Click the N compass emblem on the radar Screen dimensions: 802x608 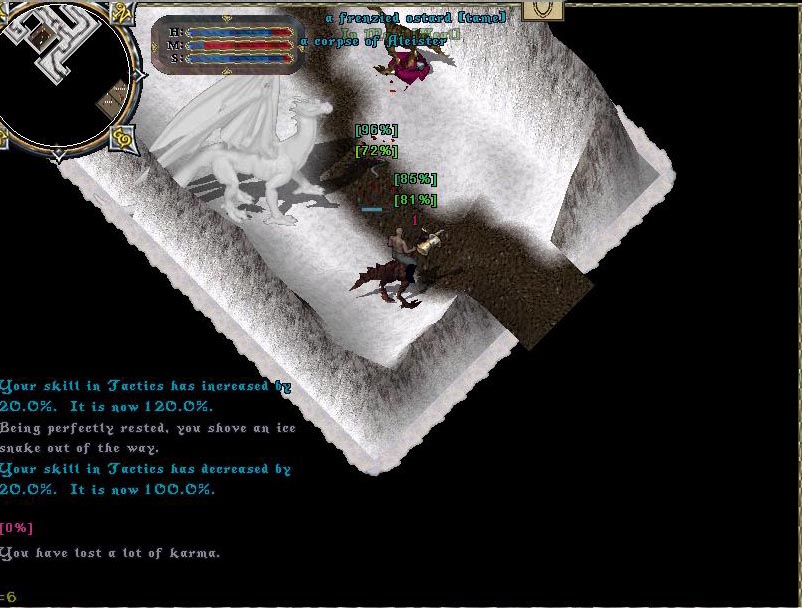pos(124,13)
